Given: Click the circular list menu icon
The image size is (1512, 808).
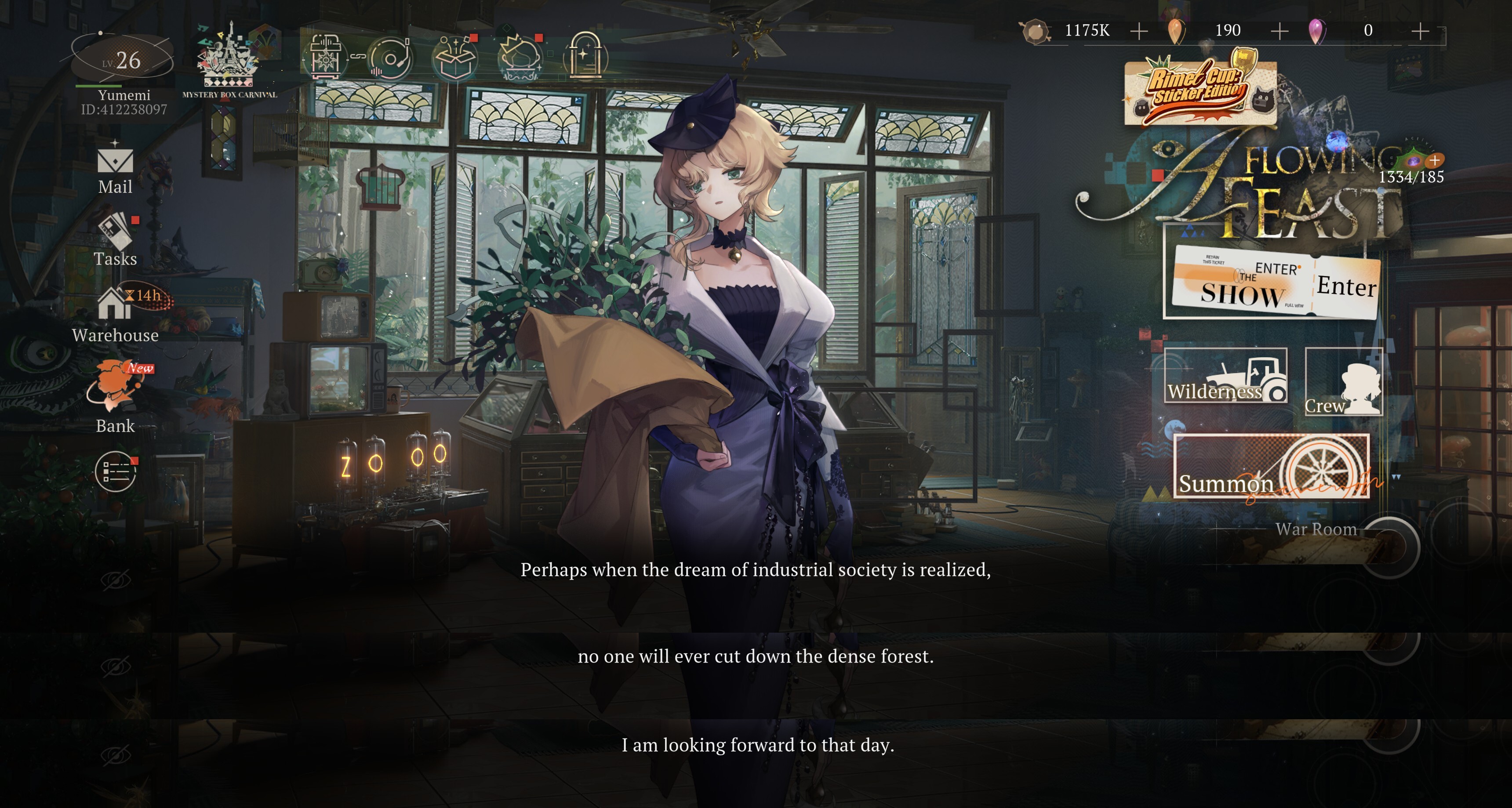Looking at the screenshot, I should pyautogui.click(x=116, y=471).
